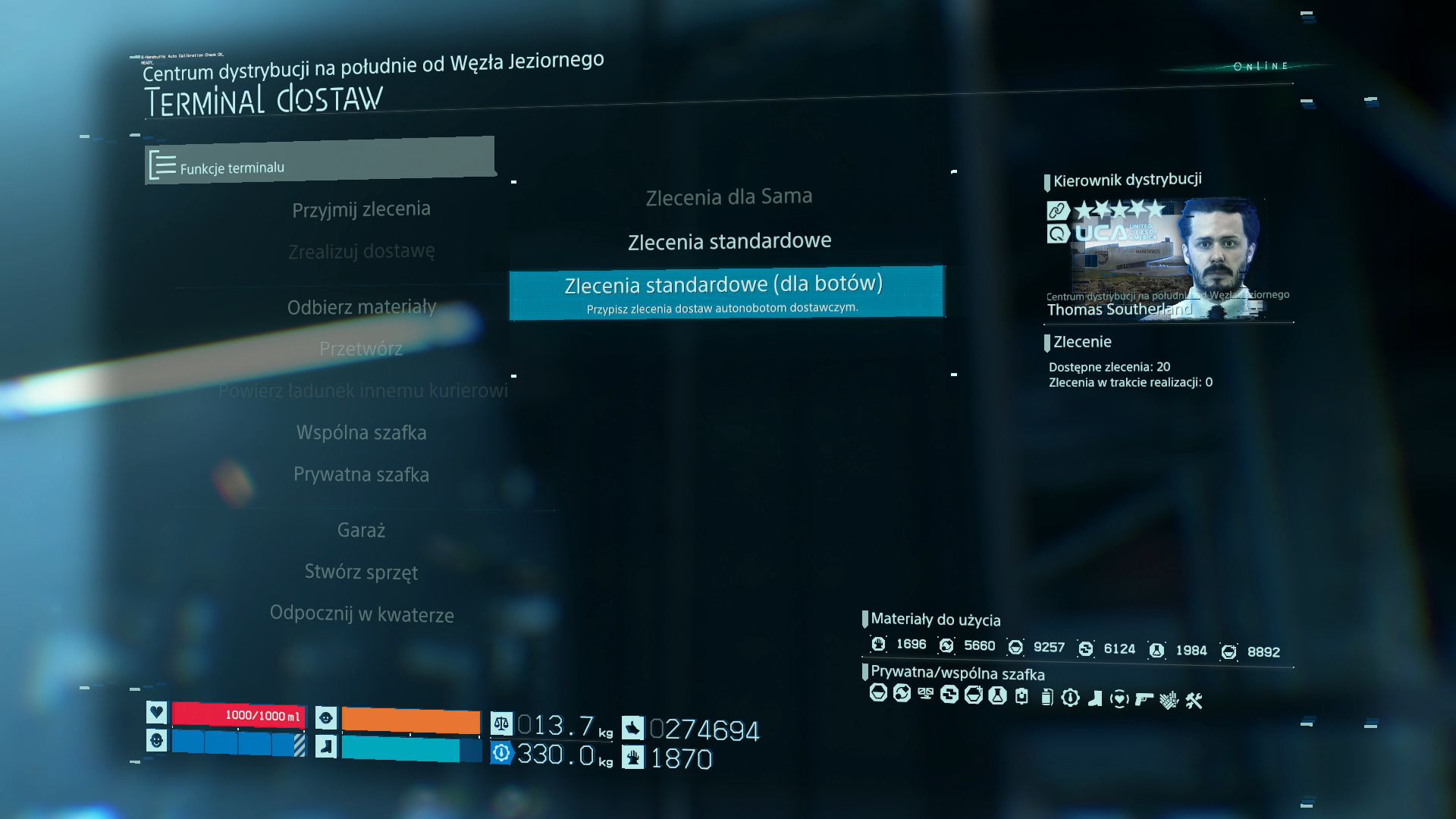Select Zrealizuj dostawę option
Viewport: 1456px width, 819px height.
pyautogui.click(x=361, y=251)
